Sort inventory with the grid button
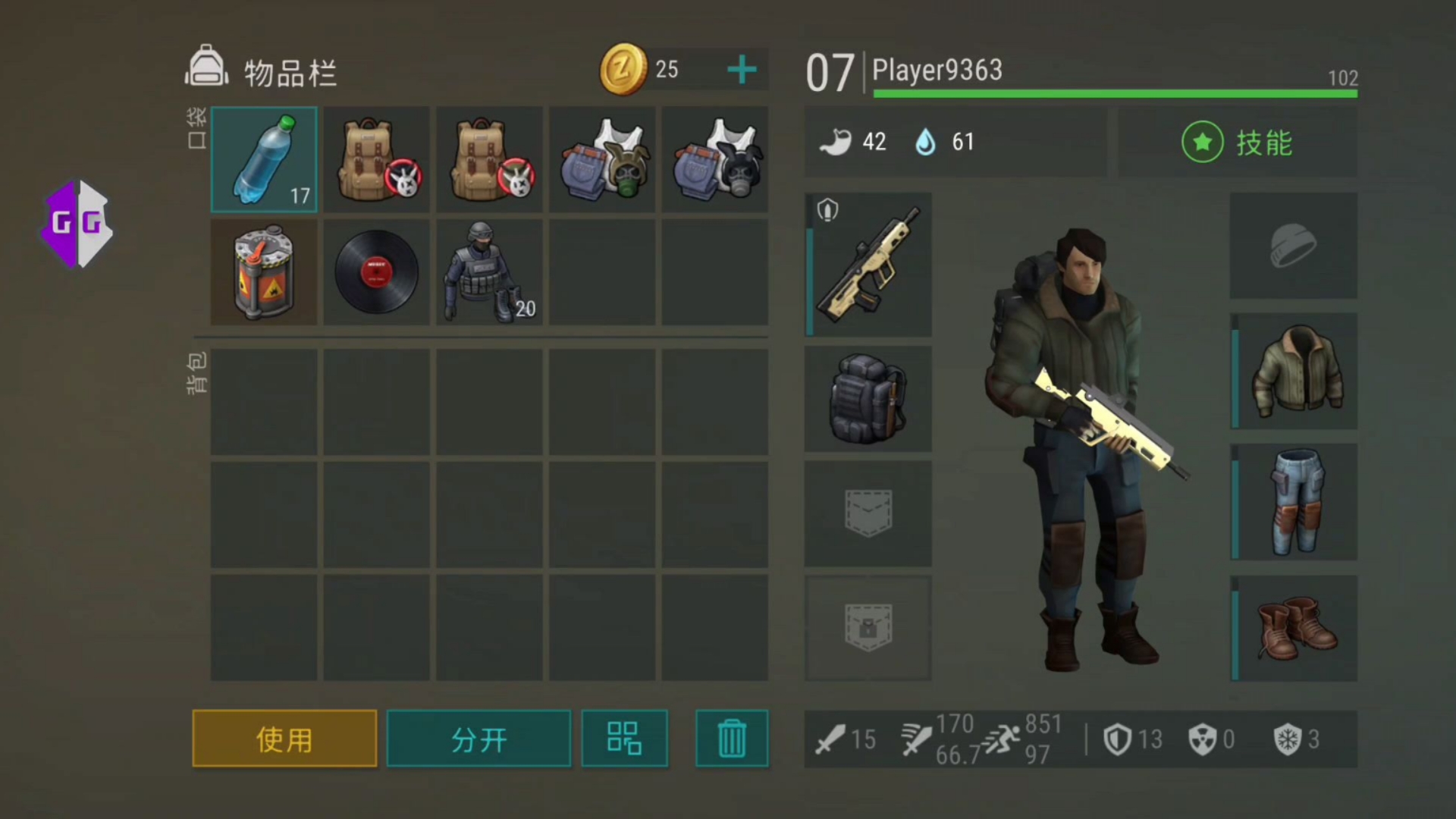The image size is (1456, 819). tap(624, 739)
